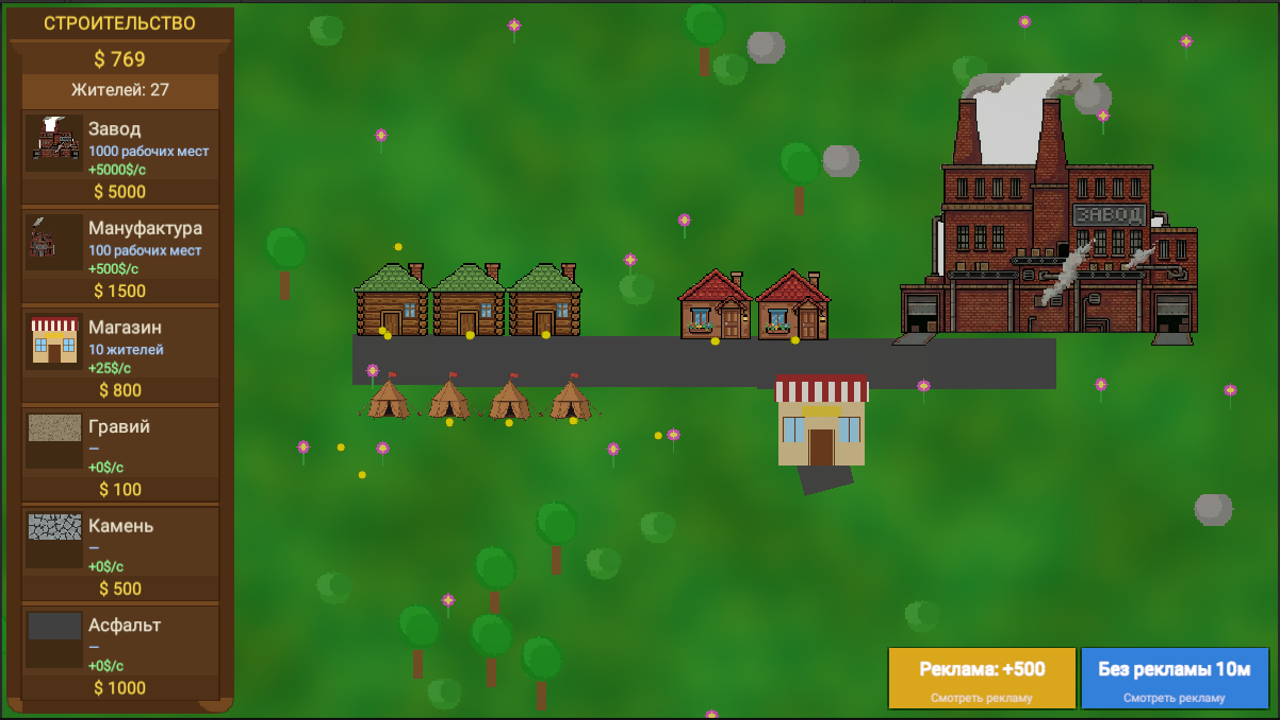Click a red-roofed brick house
This screenshot has width=1280, height=720.
click(x=715, y=305)
